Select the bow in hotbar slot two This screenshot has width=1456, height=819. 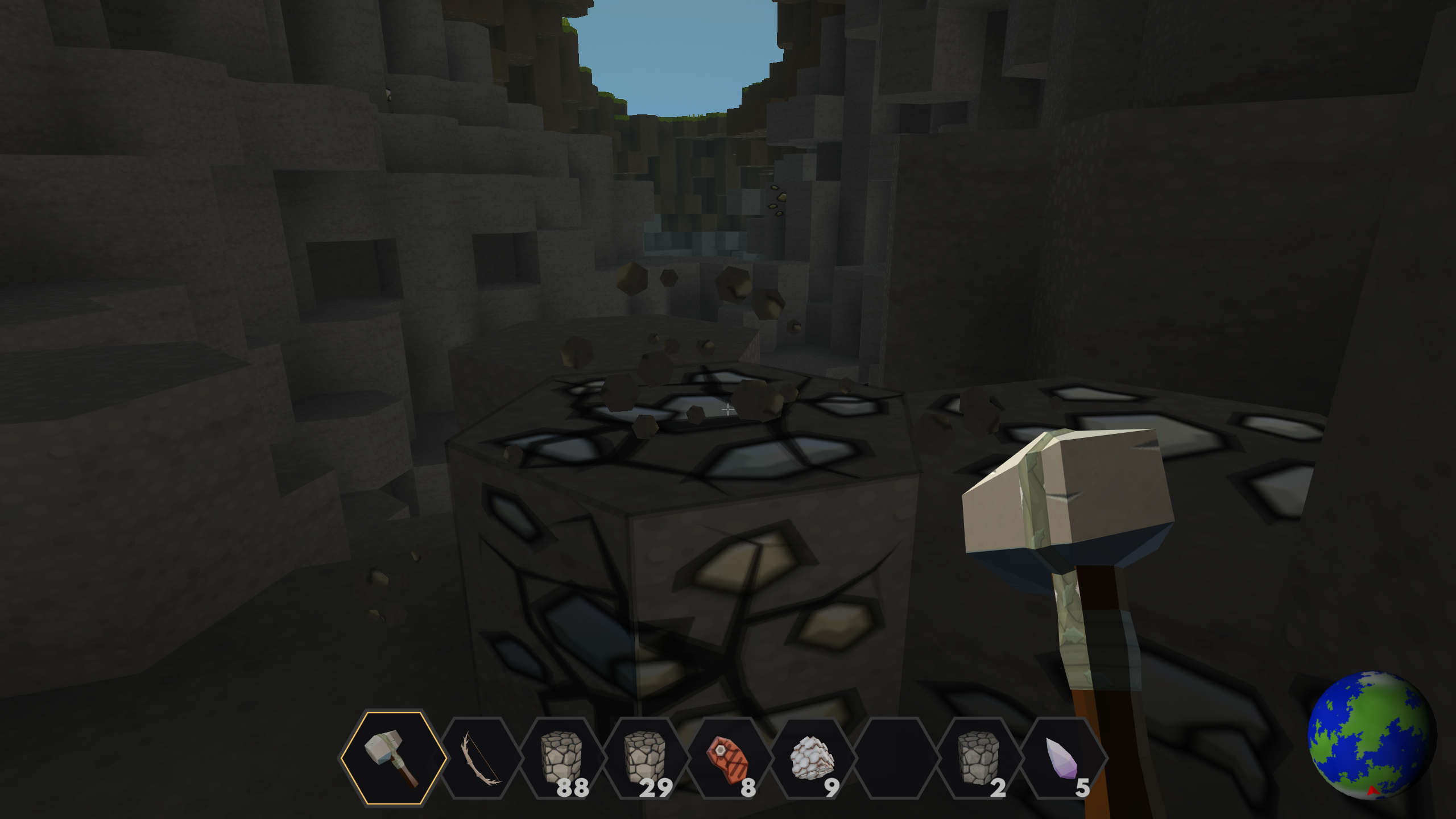point(481,759)
